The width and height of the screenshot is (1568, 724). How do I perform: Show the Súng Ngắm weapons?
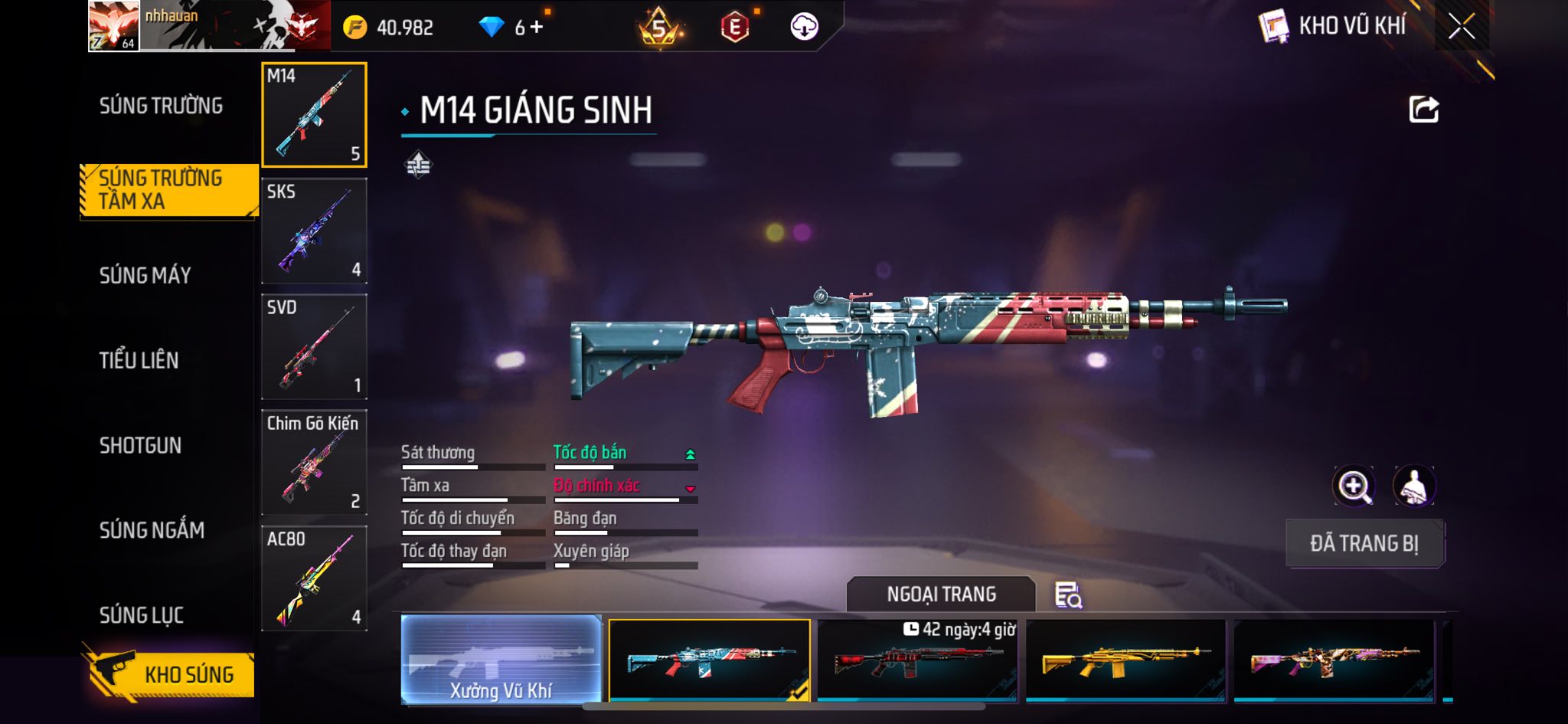pos(152,530)
